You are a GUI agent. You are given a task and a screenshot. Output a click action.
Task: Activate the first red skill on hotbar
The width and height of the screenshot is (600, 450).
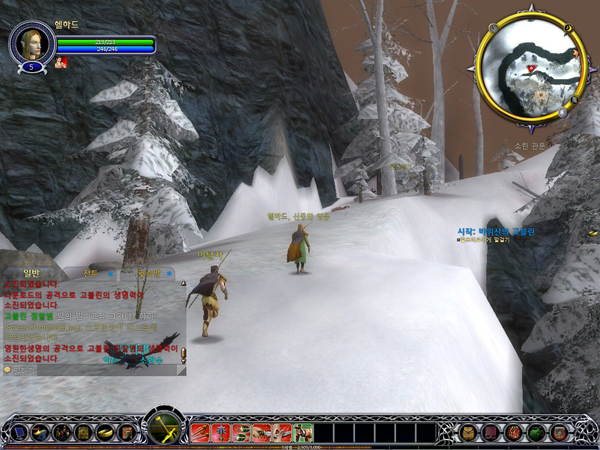(199, 432)
